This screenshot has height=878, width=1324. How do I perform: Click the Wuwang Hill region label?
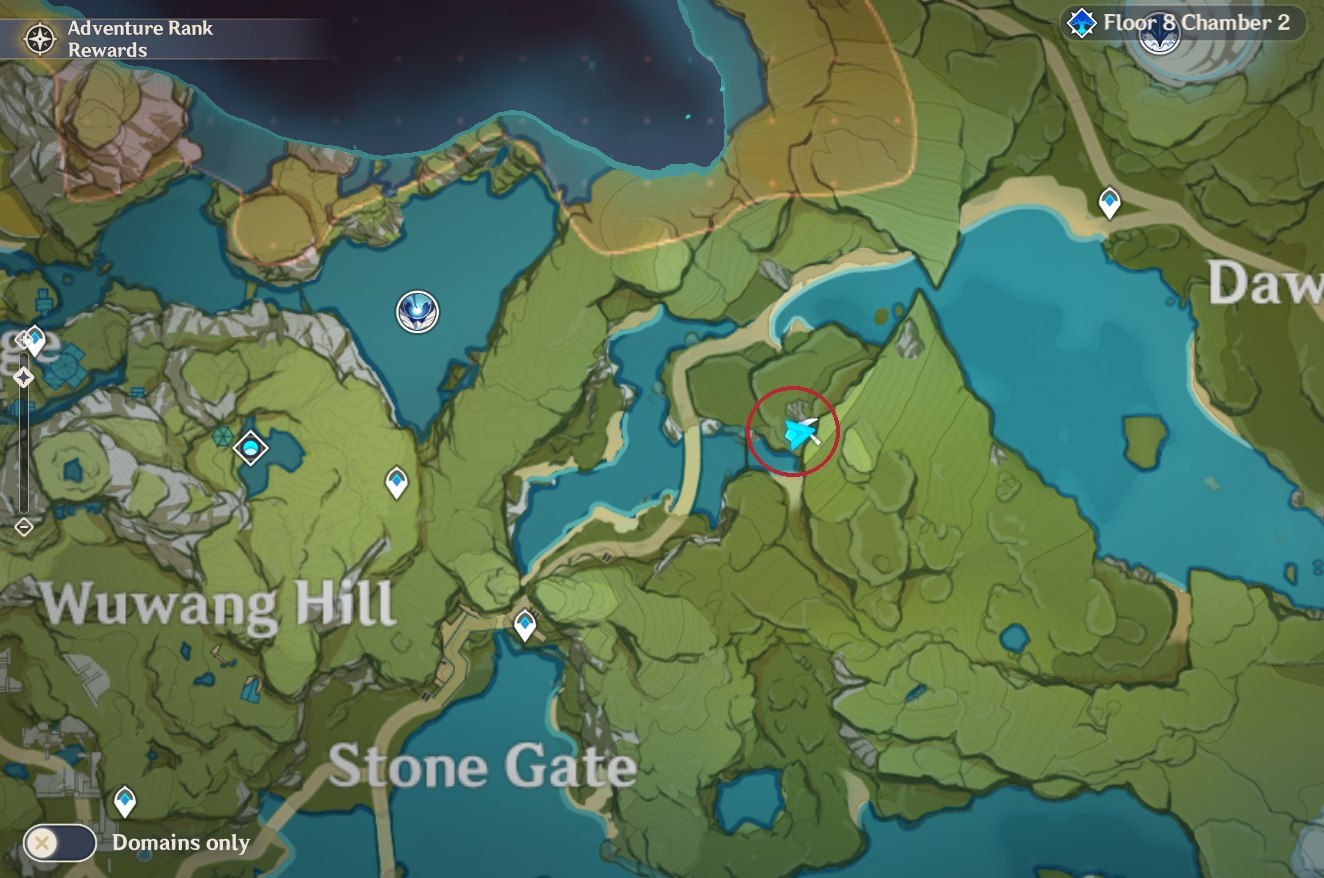218,601
